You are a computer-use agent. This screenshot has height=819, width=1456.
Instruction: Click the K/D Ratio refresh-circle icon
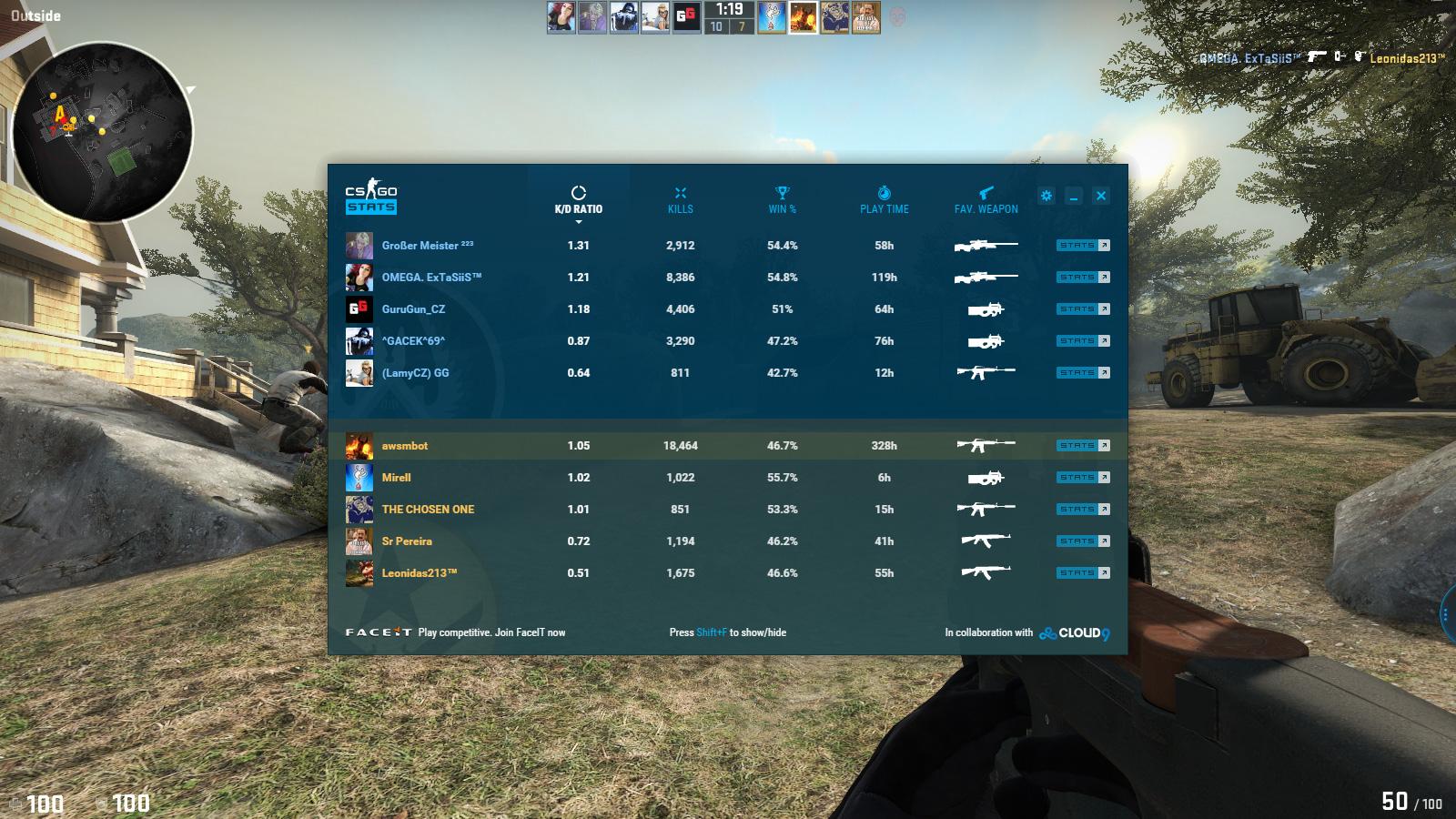tap(579, 191)
